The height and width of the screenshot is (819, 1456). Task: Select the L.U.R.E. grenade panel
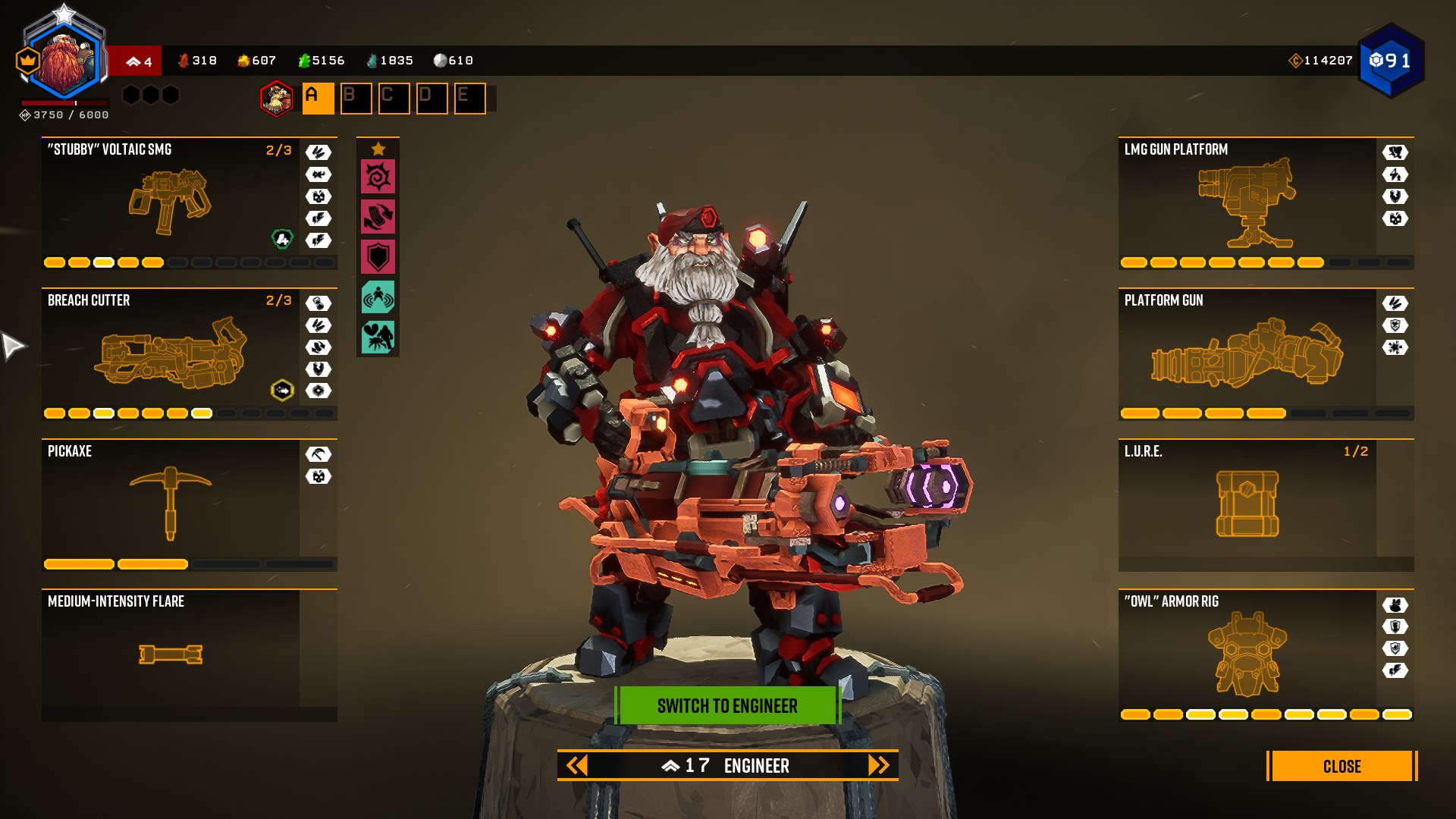pos(1247,504)
